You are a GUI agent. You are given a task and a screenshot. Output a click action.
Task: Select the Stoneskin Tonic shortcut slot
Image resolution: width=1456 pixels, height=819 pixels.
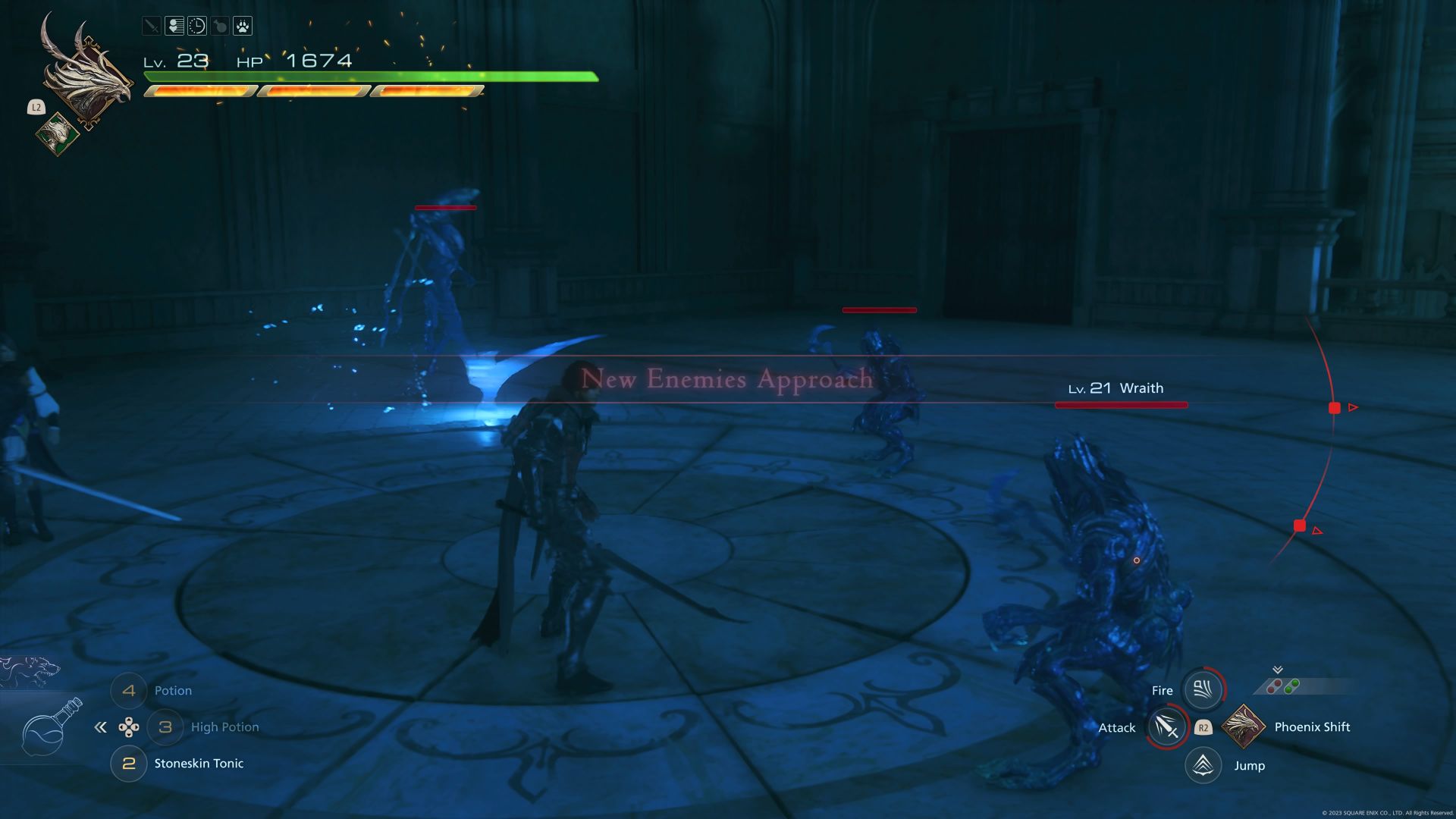pyautogui.click(x=129, y=764)
